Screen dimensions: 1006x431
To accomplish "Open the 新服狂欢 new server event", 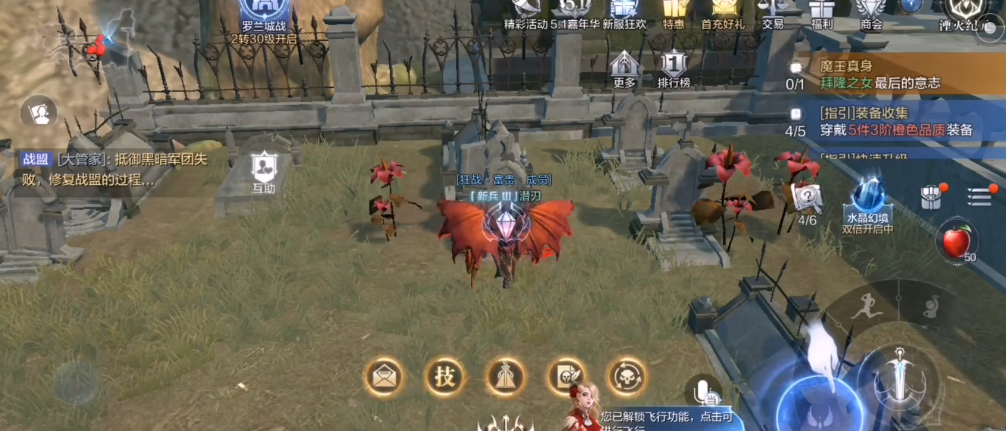I will pyautogui.click(x=624, y=10).
